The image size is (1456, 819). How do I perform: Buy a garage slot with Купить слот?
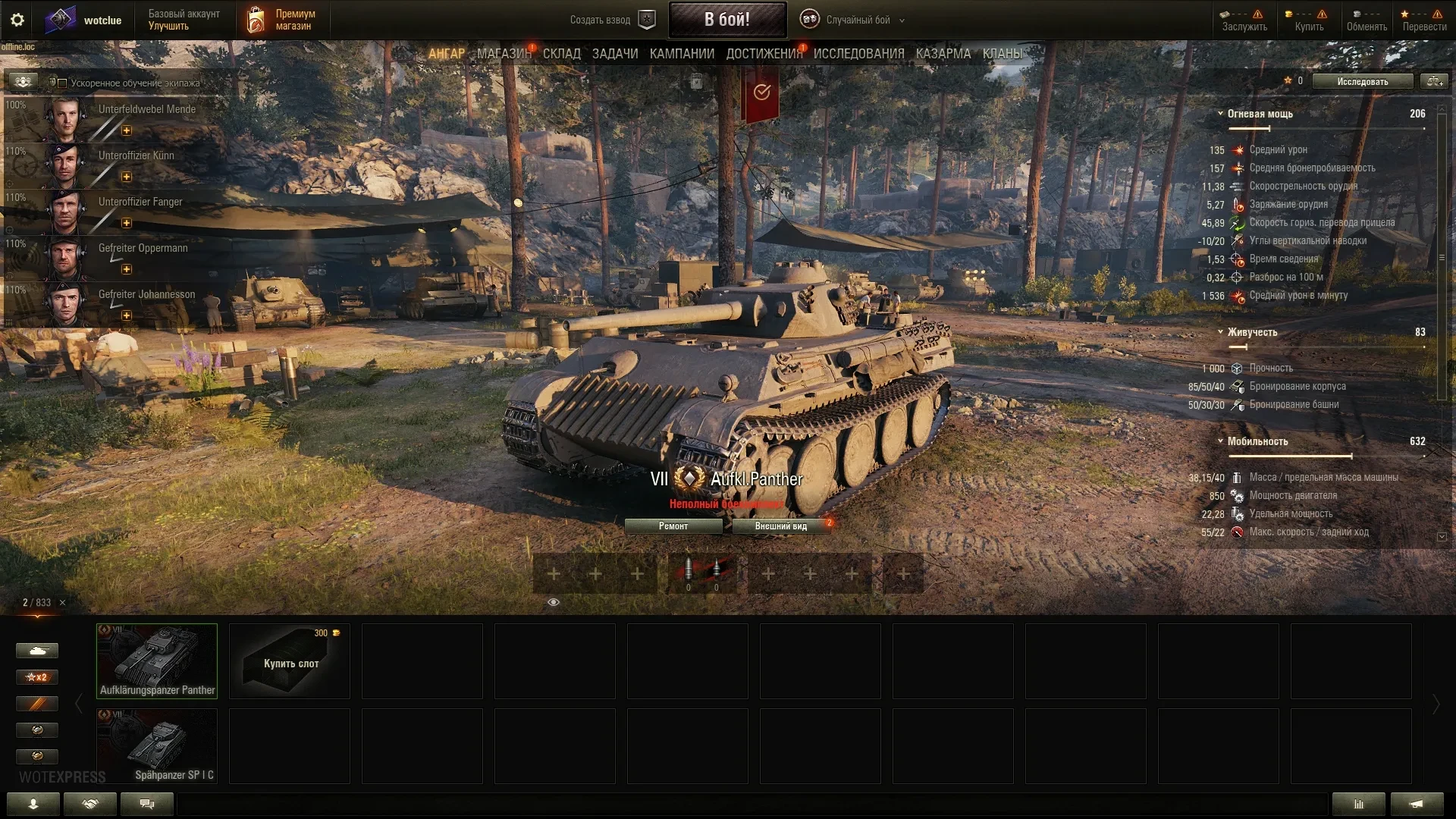pyautogui.click(x=290, y=661)
